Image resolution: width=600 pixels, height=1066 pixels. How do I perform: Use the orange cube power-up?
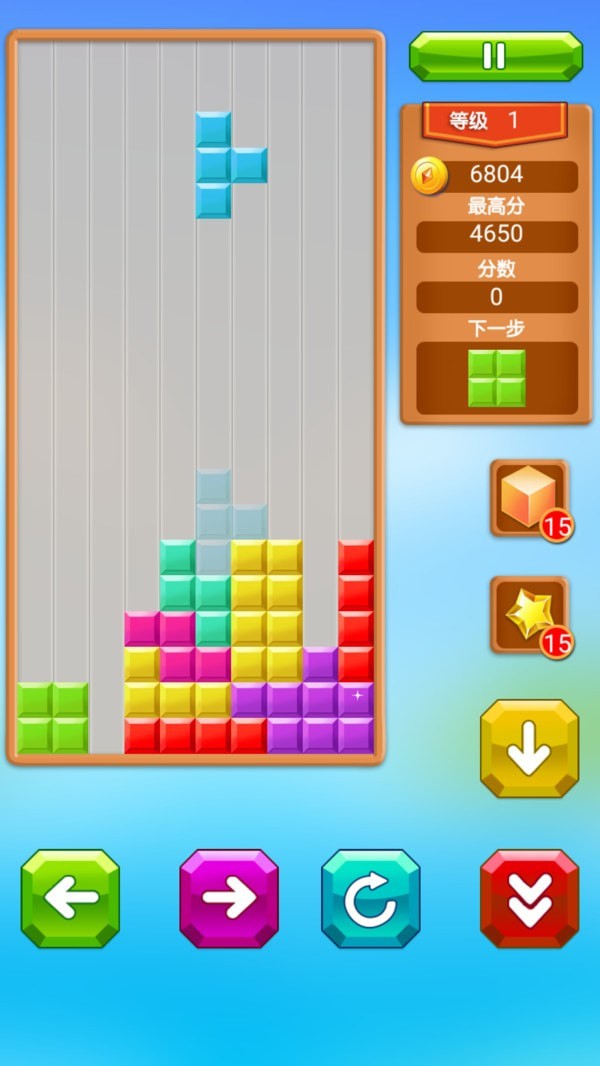tap(529, 497)
